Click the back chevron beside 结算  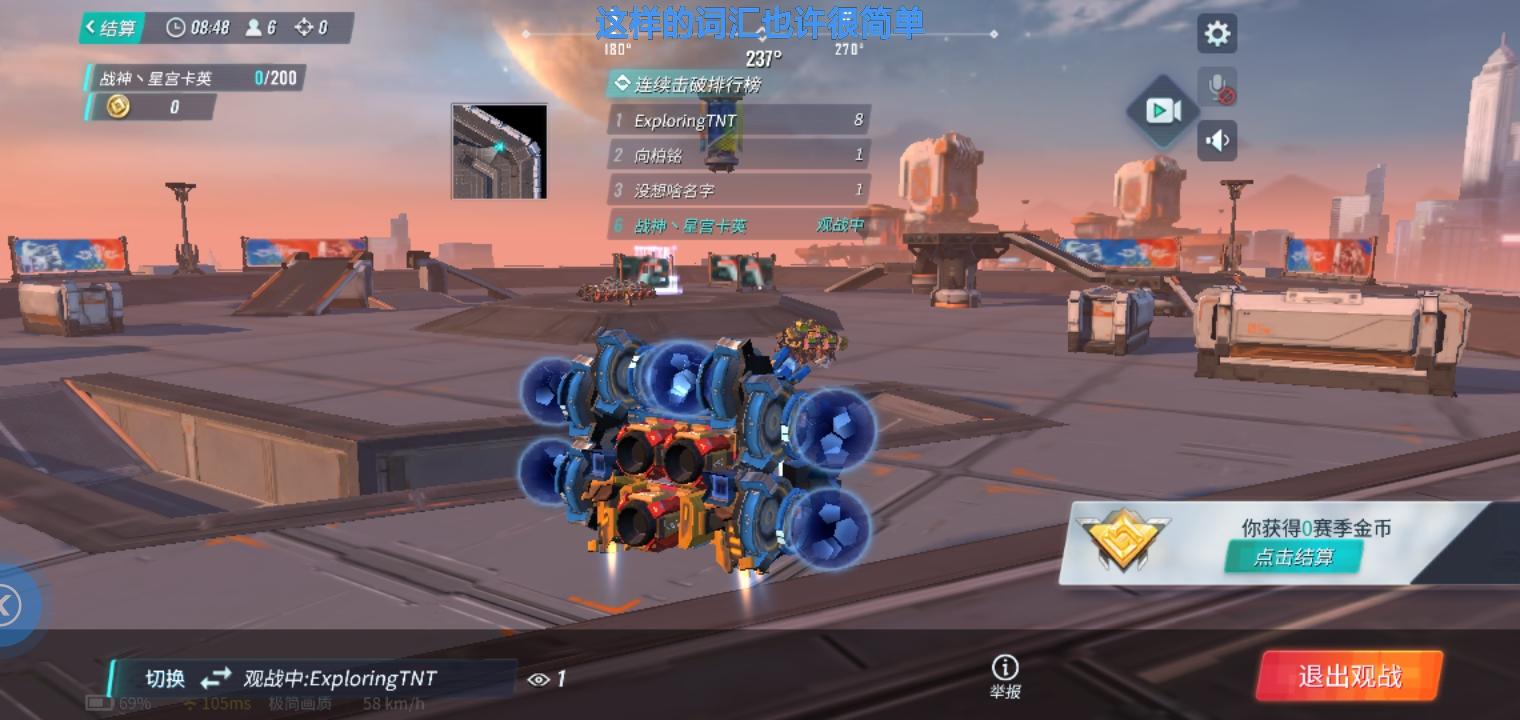pyautogui.click(x=91, y=28)
